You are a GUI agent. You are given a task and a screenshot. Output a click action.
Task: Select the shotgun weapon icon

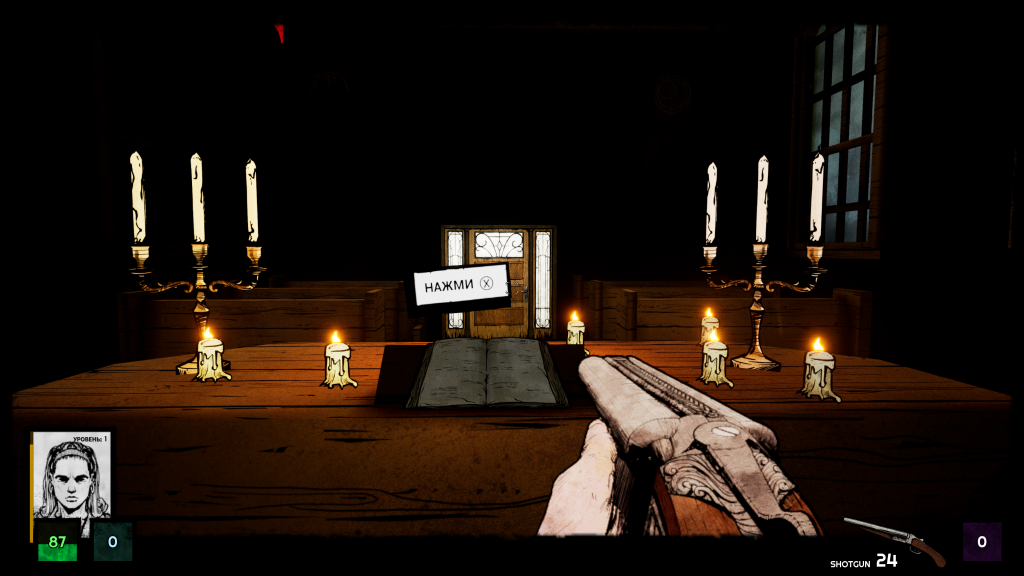pos(894,539)
